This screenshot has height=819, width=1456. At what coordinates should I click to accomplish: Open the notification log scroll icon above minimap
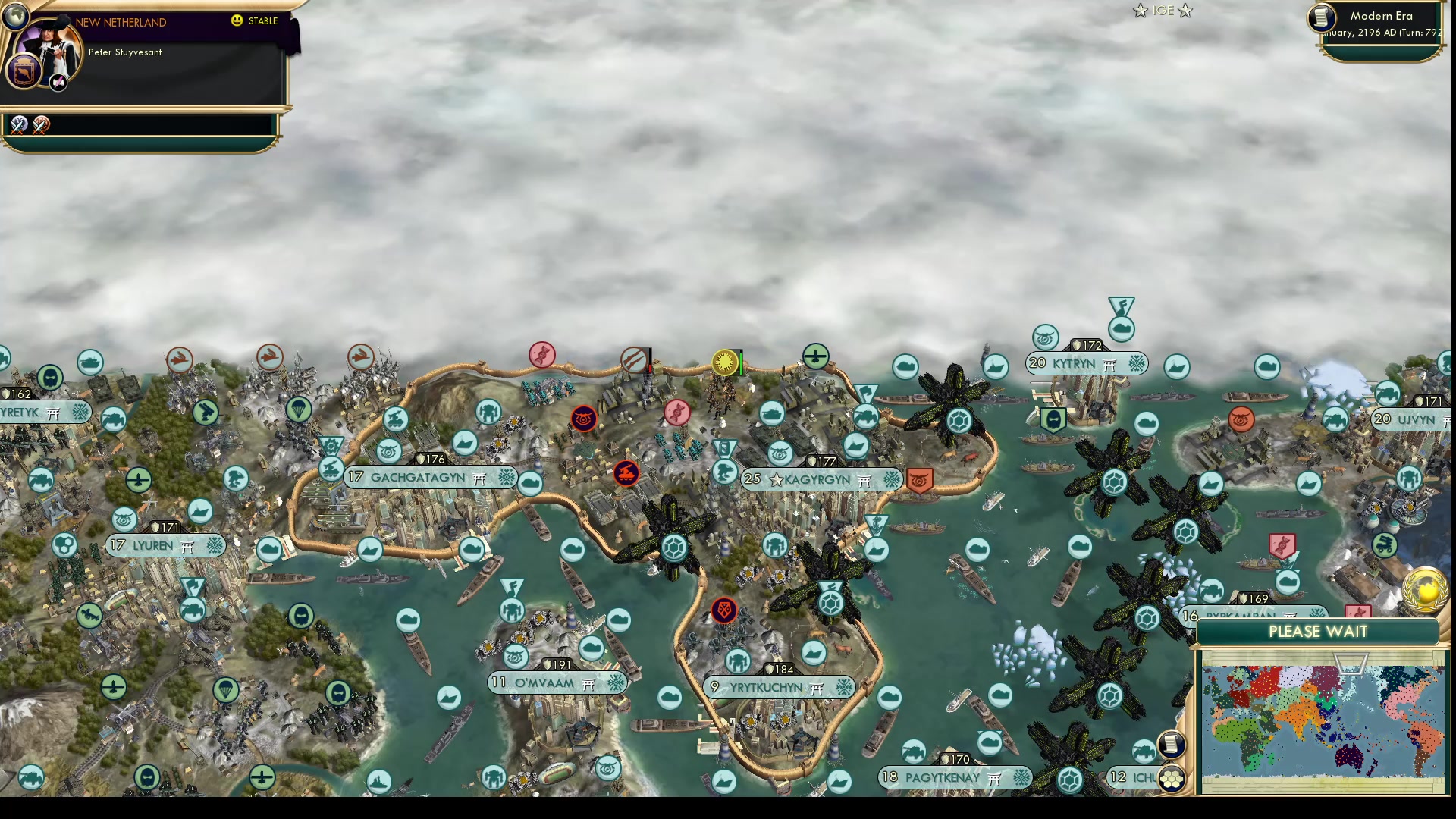[x=1172, y=744]
